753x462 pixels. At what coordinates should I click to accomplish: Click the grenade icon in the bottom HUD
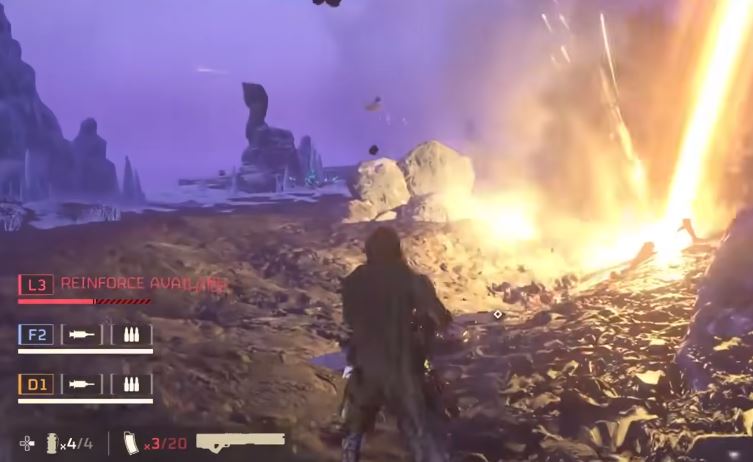pyautogui.click(x=52, y=442)
